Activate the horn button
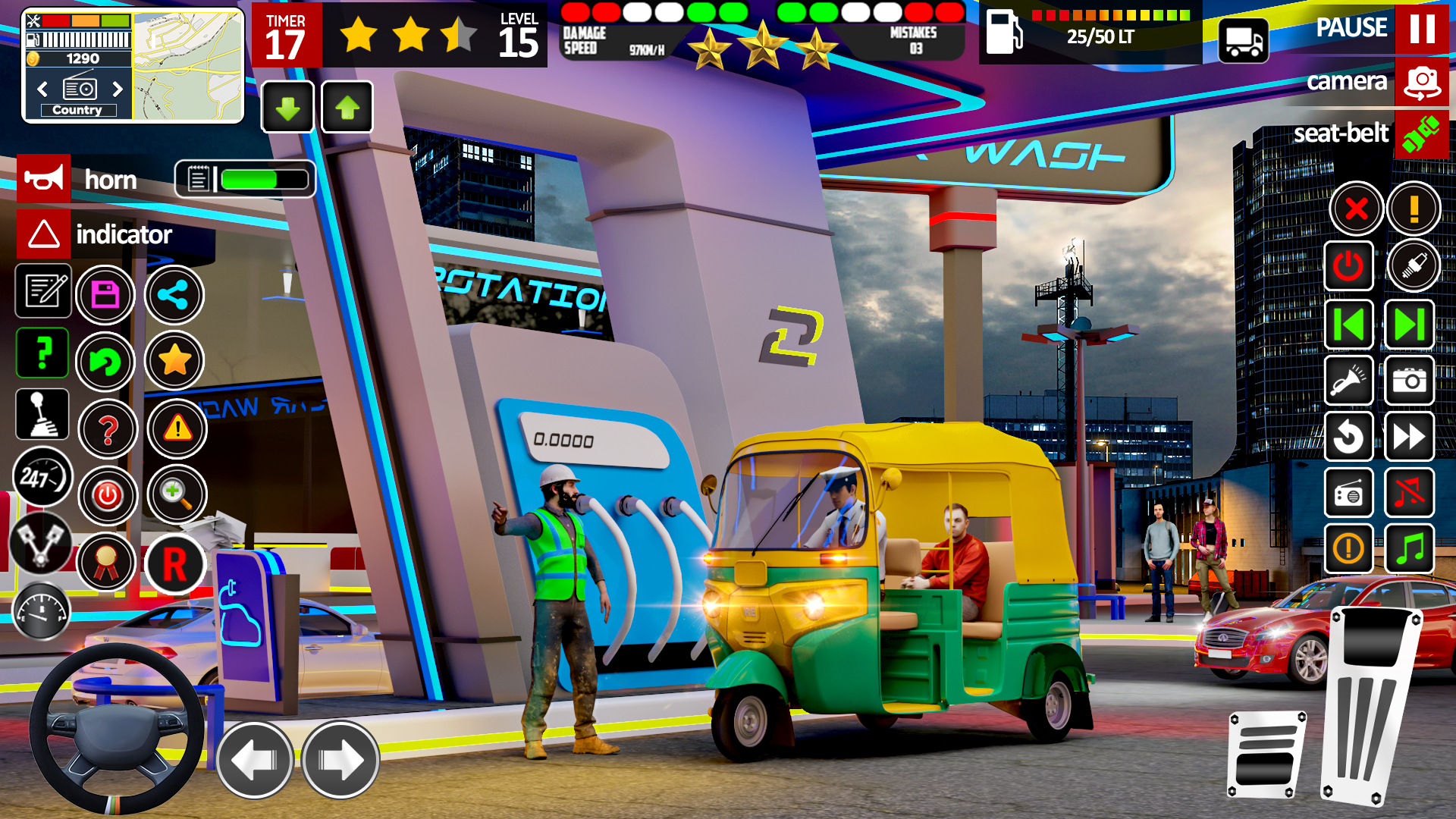Screen dimensions: 1456x819 (43, 180)
